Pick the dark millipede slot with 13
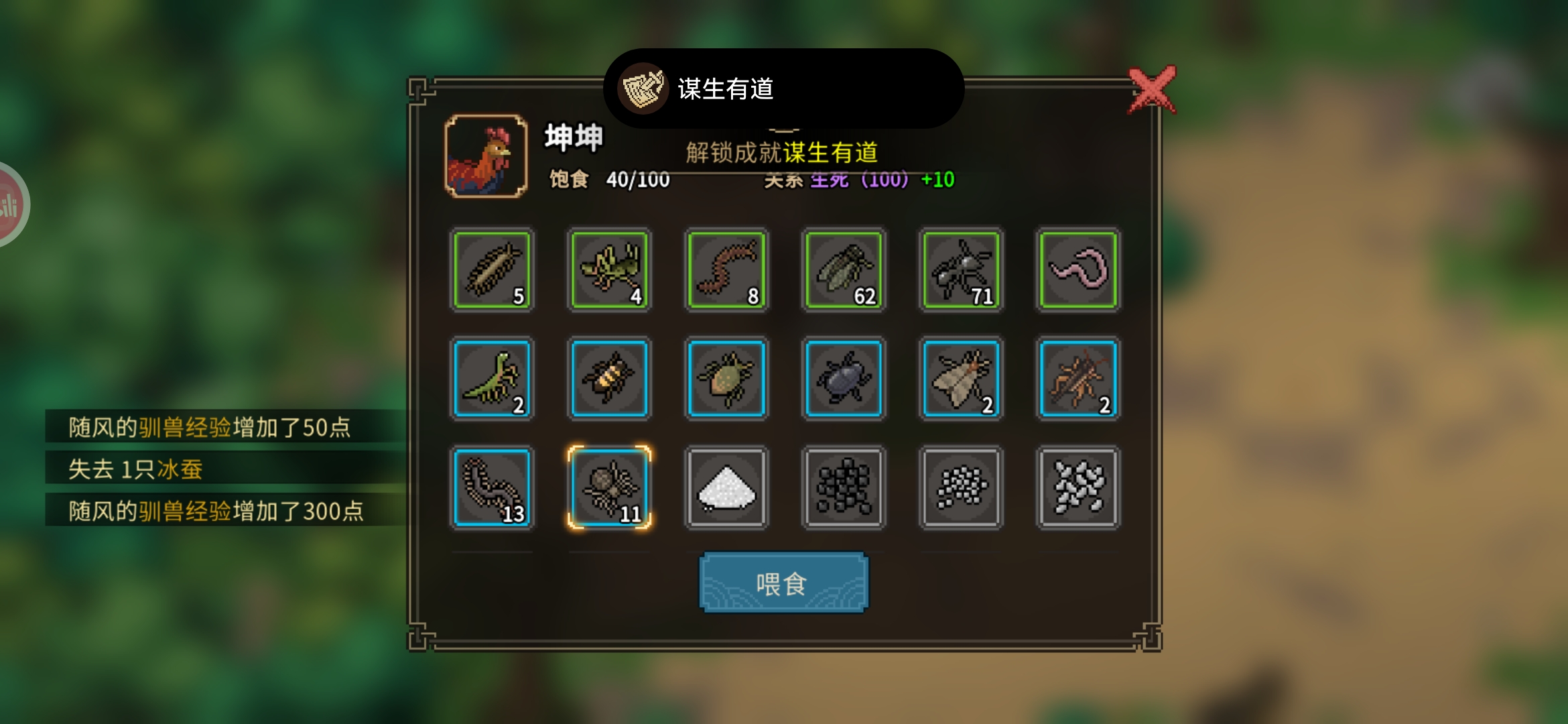 492,487
